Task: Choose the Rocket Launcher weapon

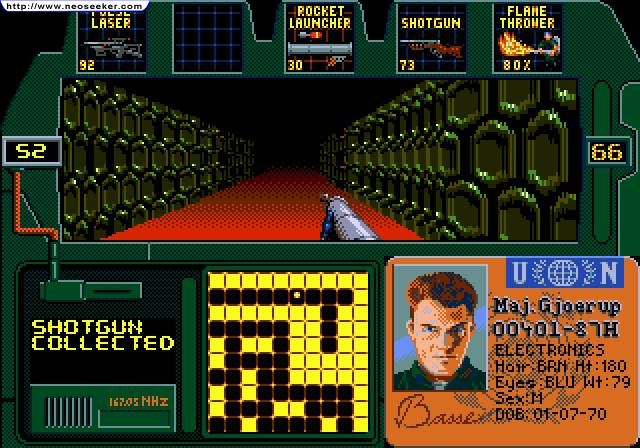Action: (x=321, y=40)
